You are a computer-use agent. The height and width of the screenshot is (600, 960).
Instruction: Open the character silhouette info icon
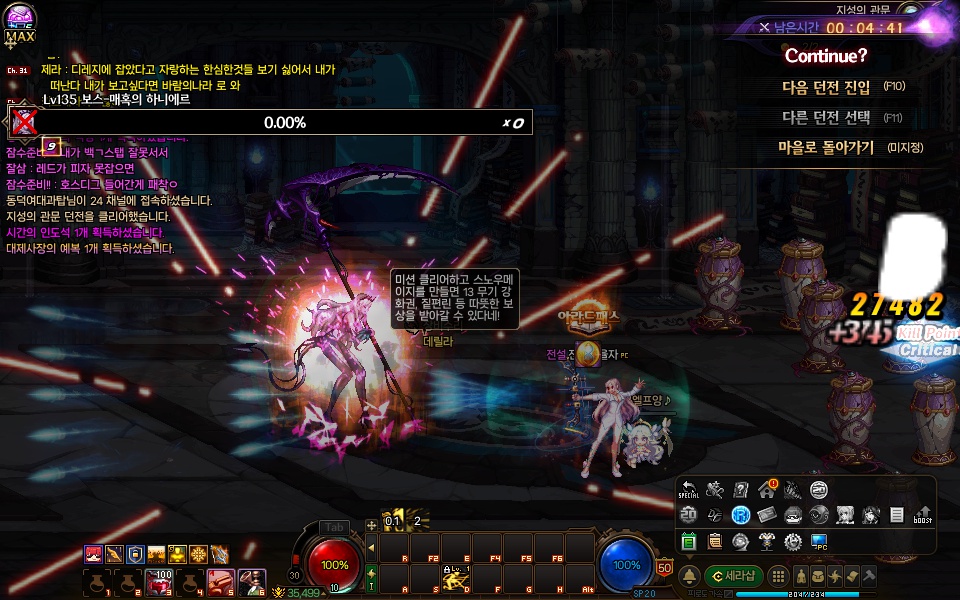click(800, 577)
